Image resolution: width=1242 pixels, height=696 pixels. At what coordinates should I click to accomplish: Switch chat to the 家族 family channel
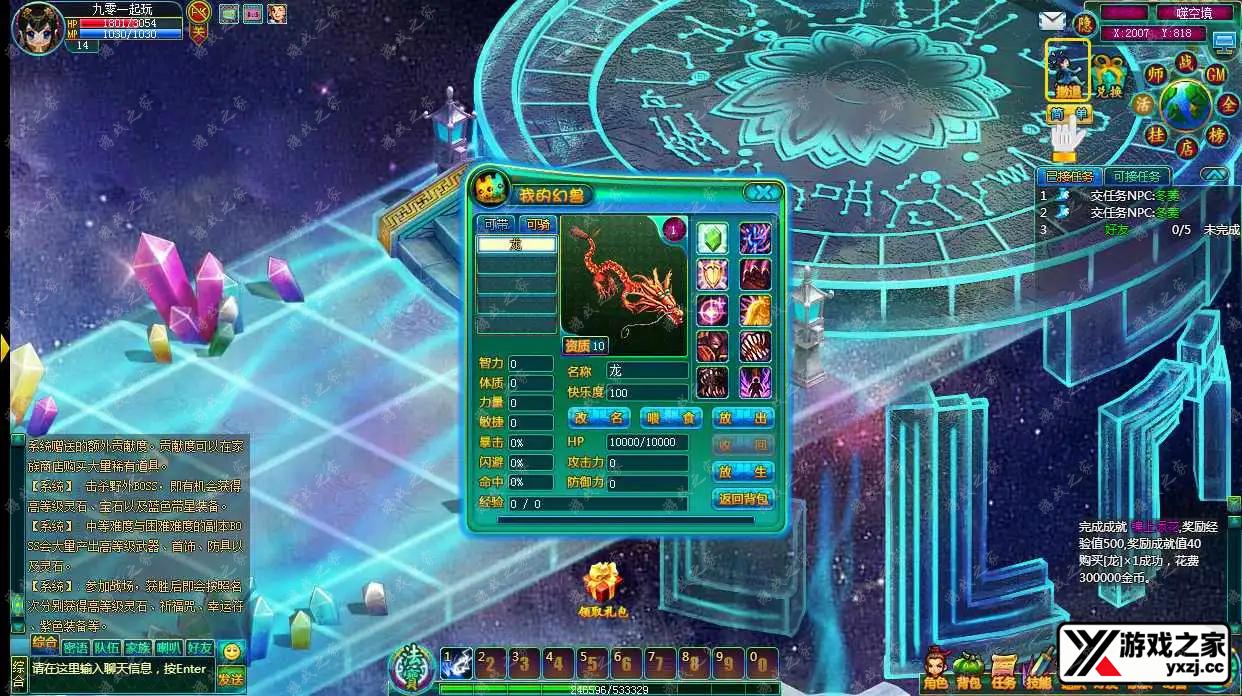click(138, 648)
